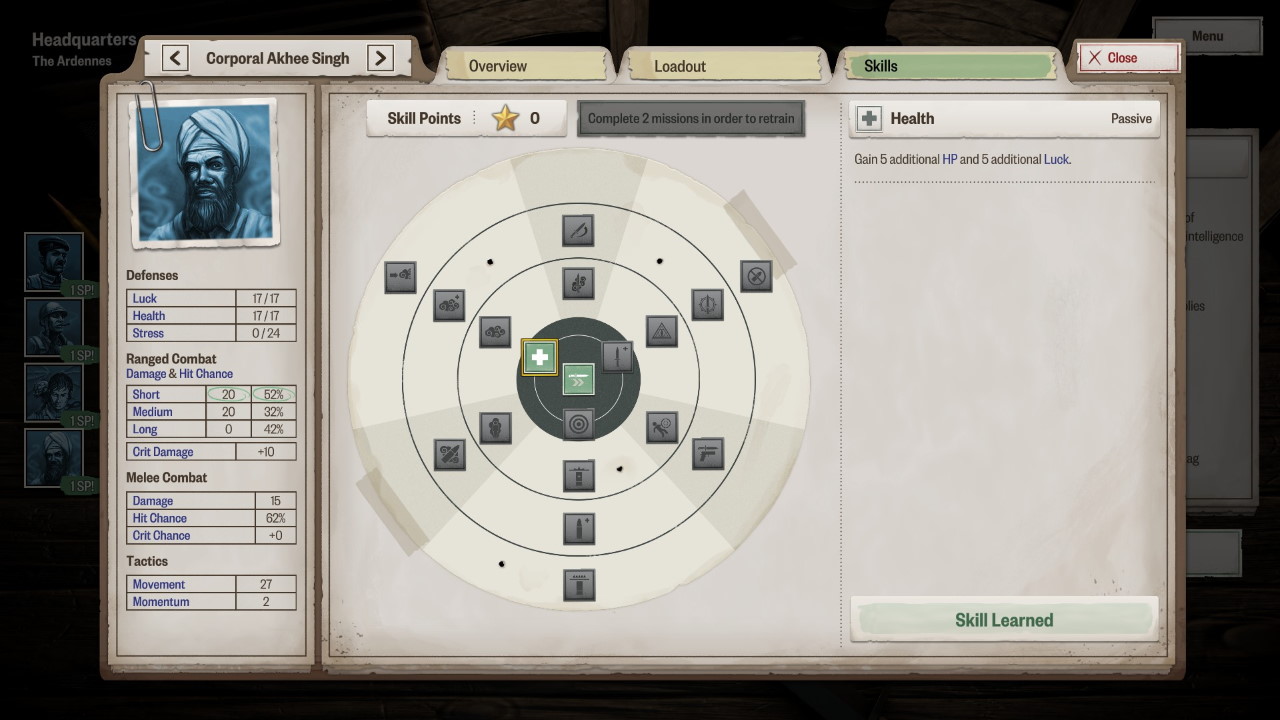The width and height of the screenshot is (1280, 720).
Task: Select the dagger plus skill icon
Action: coord(617,357)
